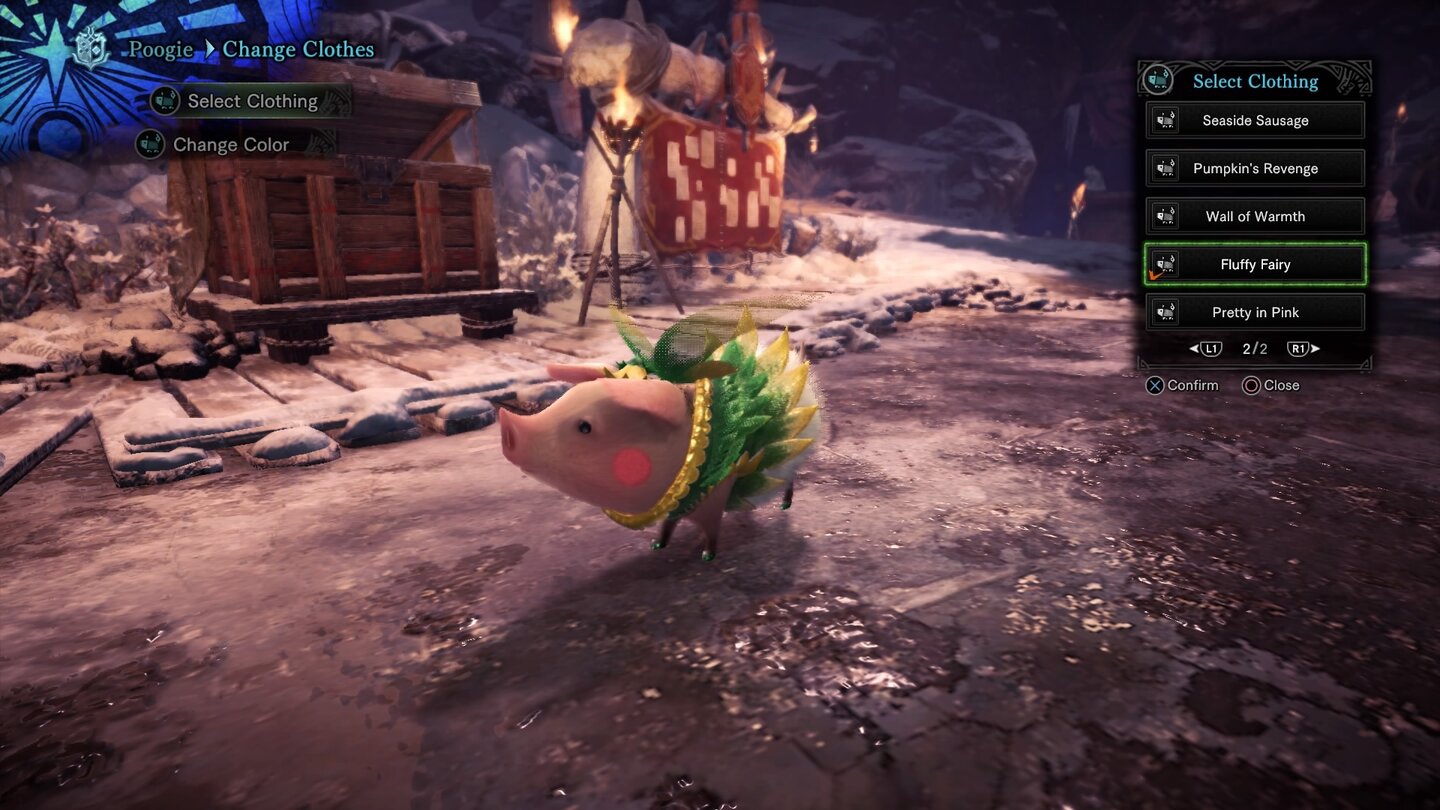Open the Change Color menu option
1440x810 pixels.
point(230,144)
